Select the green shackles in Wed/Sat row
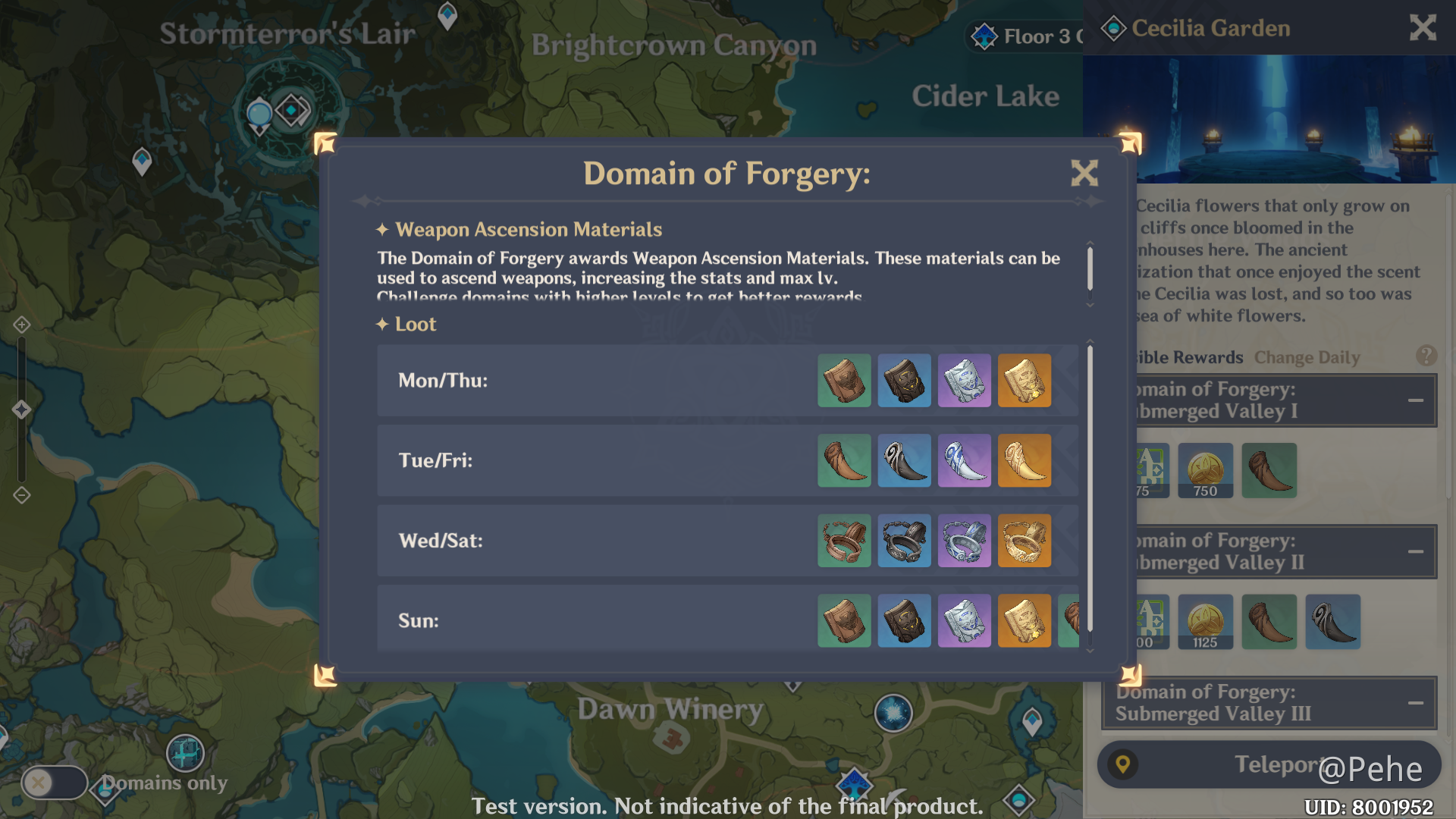This screenshot has height=819, width=1456. pyautogui.click(x=844, y=541)
